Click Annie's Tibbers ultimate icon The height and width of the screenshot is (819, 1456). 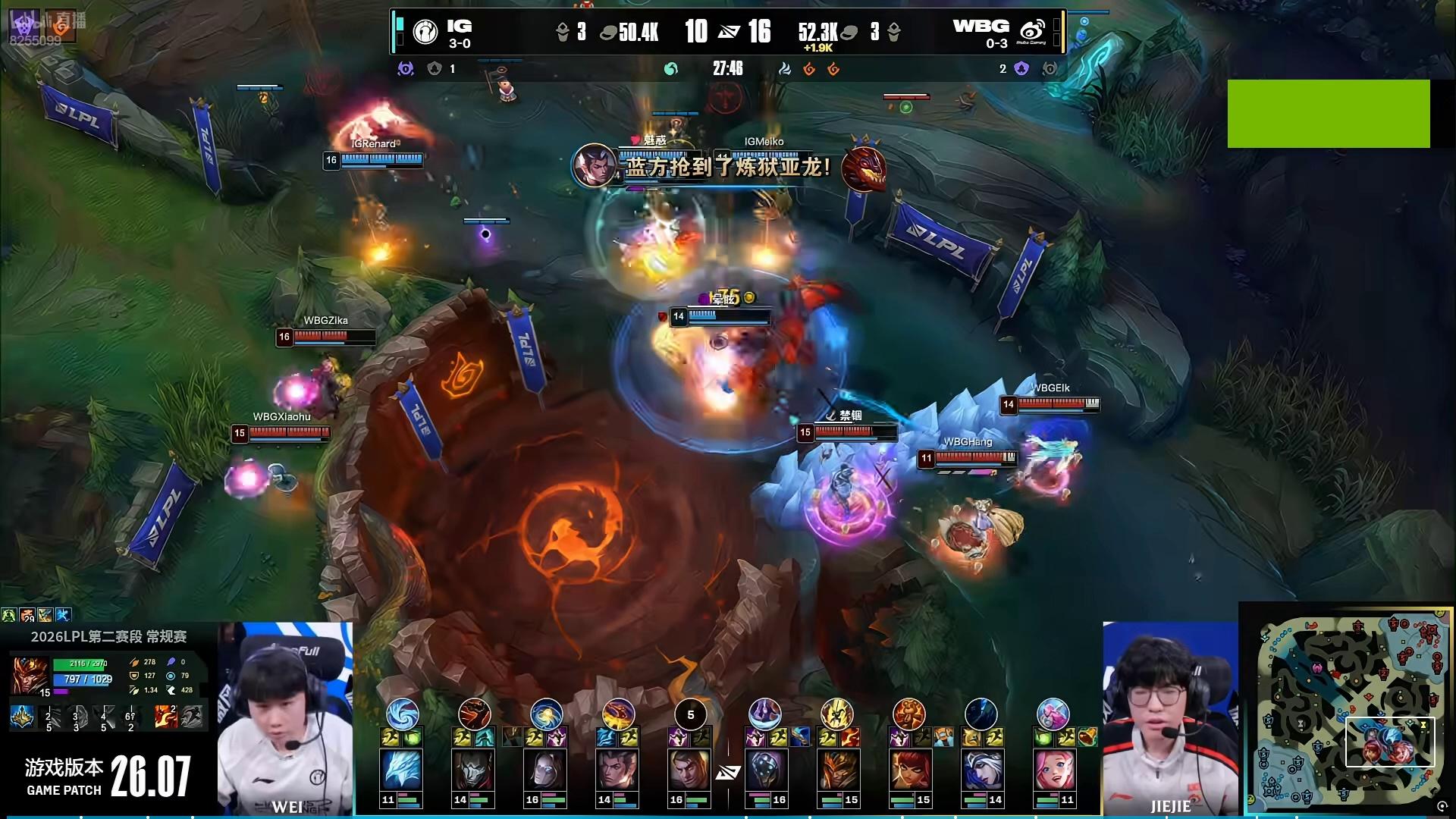click(908, 714)
